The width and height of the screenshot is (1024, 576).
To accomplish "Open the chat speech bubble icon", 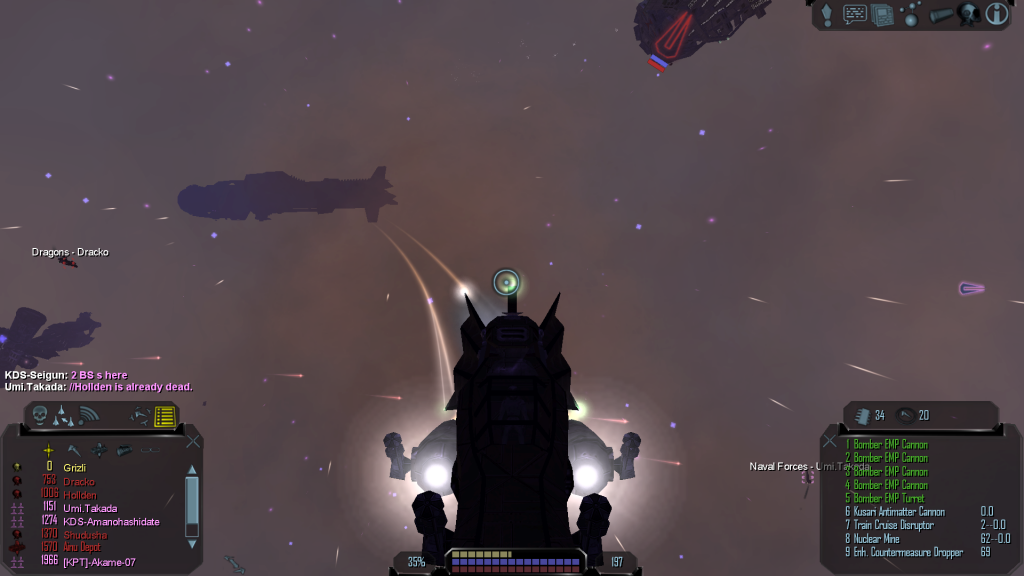I will [x=855, y=14].
